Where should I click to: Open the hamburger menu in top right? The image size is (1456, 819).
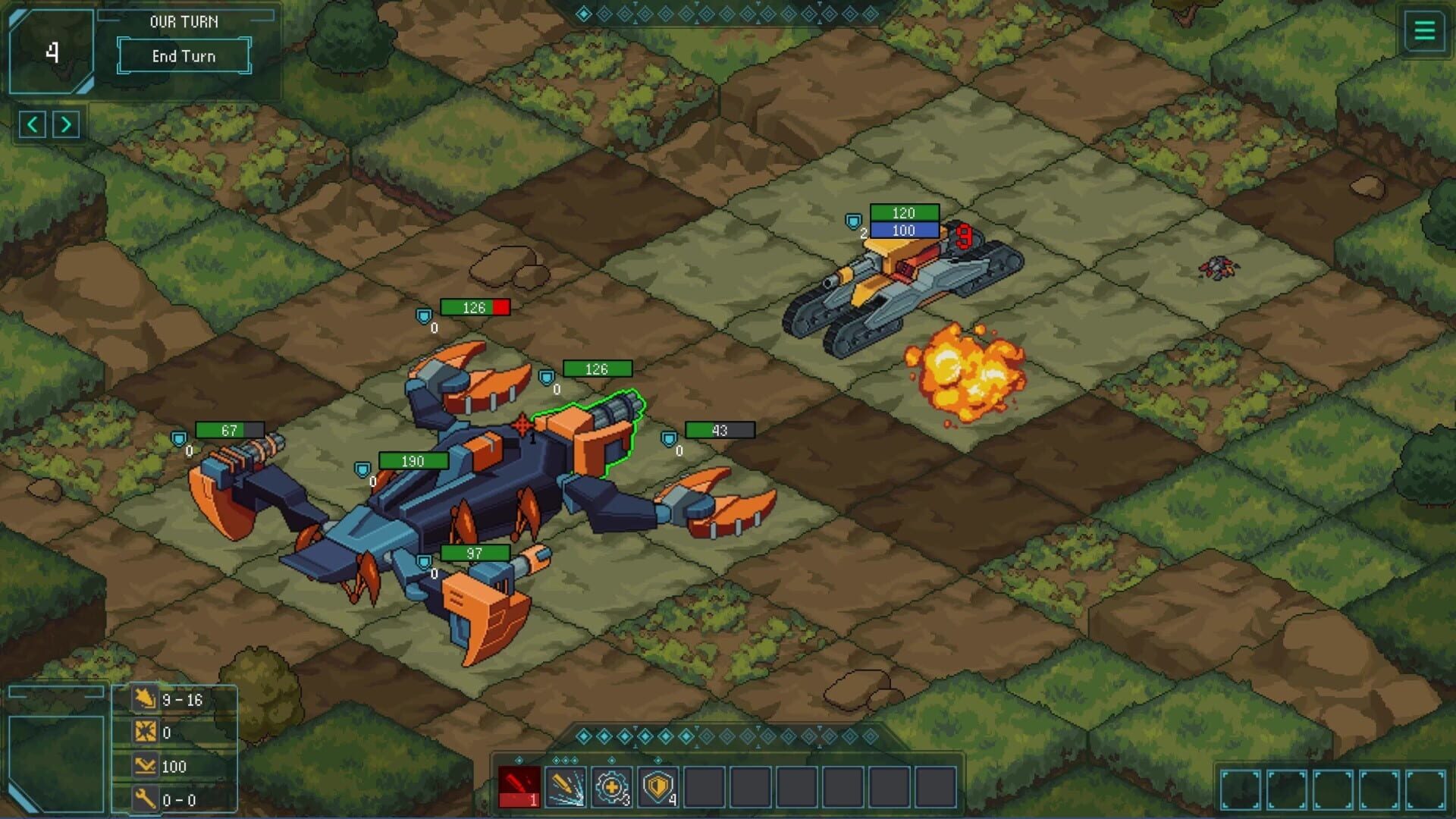click(x=1424, y=31)
